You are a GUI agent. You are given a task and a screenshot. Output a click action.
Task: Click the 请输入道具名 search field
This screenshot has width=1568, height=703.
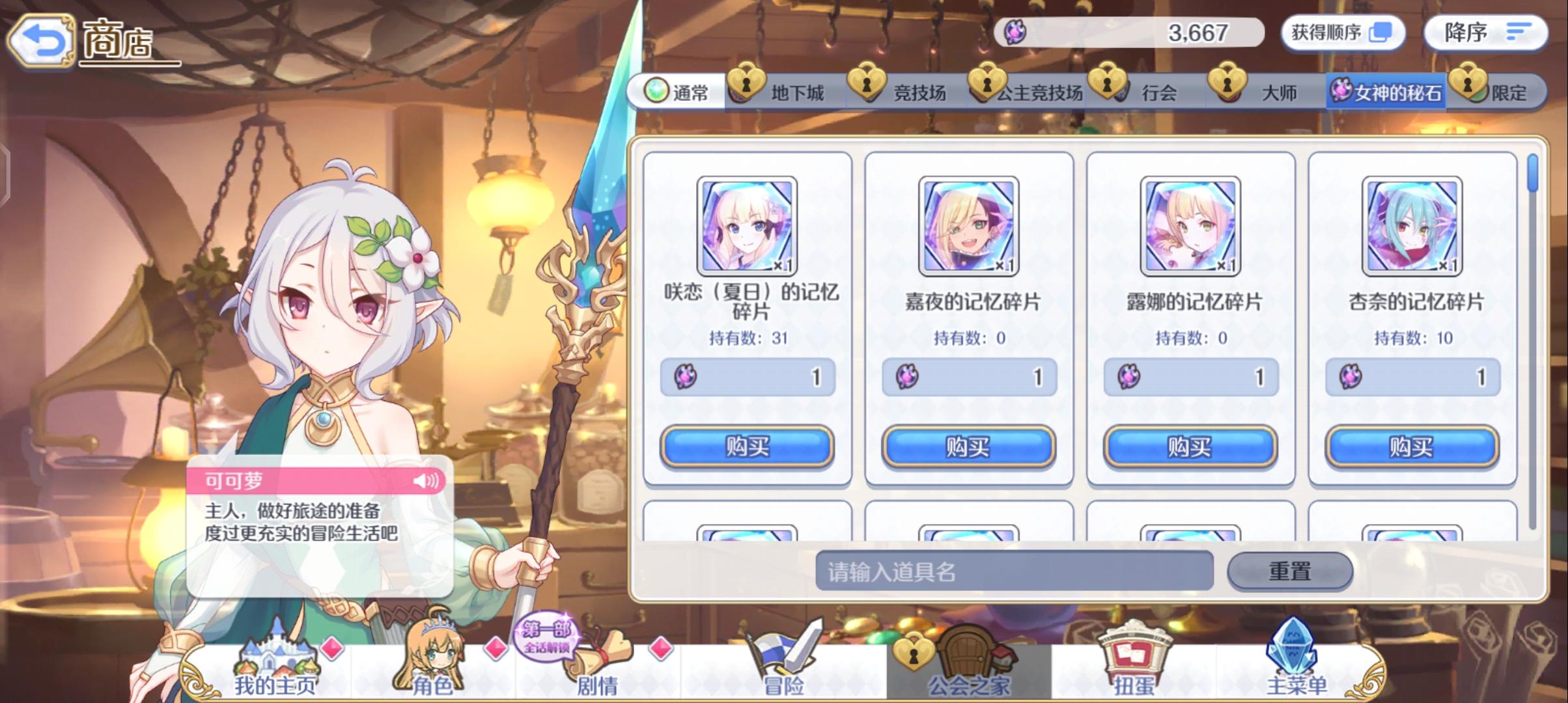[x=1016, y=568]
